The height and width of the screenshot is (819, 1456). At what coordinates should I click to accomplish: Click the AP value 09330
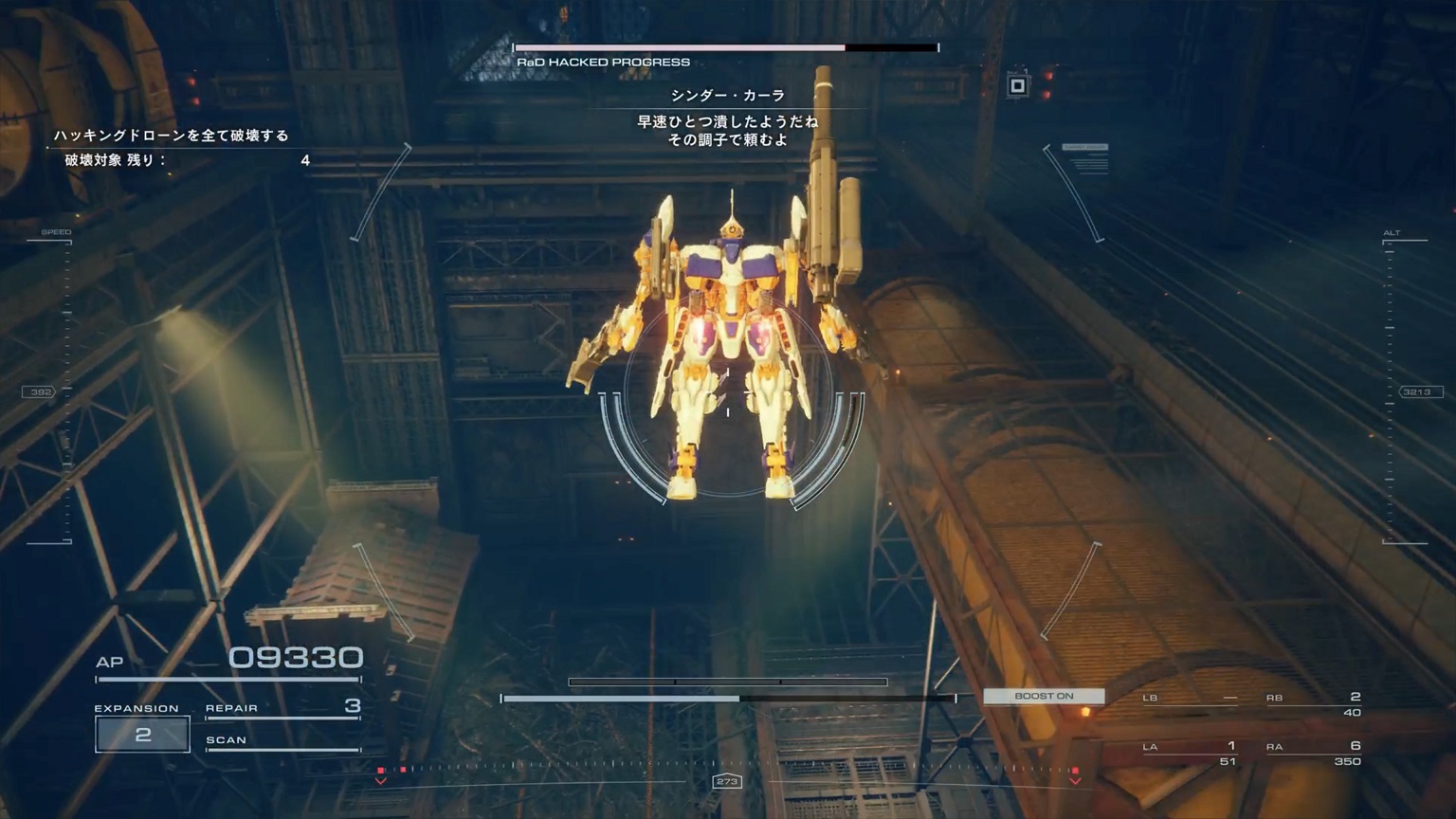click(294, 656)
